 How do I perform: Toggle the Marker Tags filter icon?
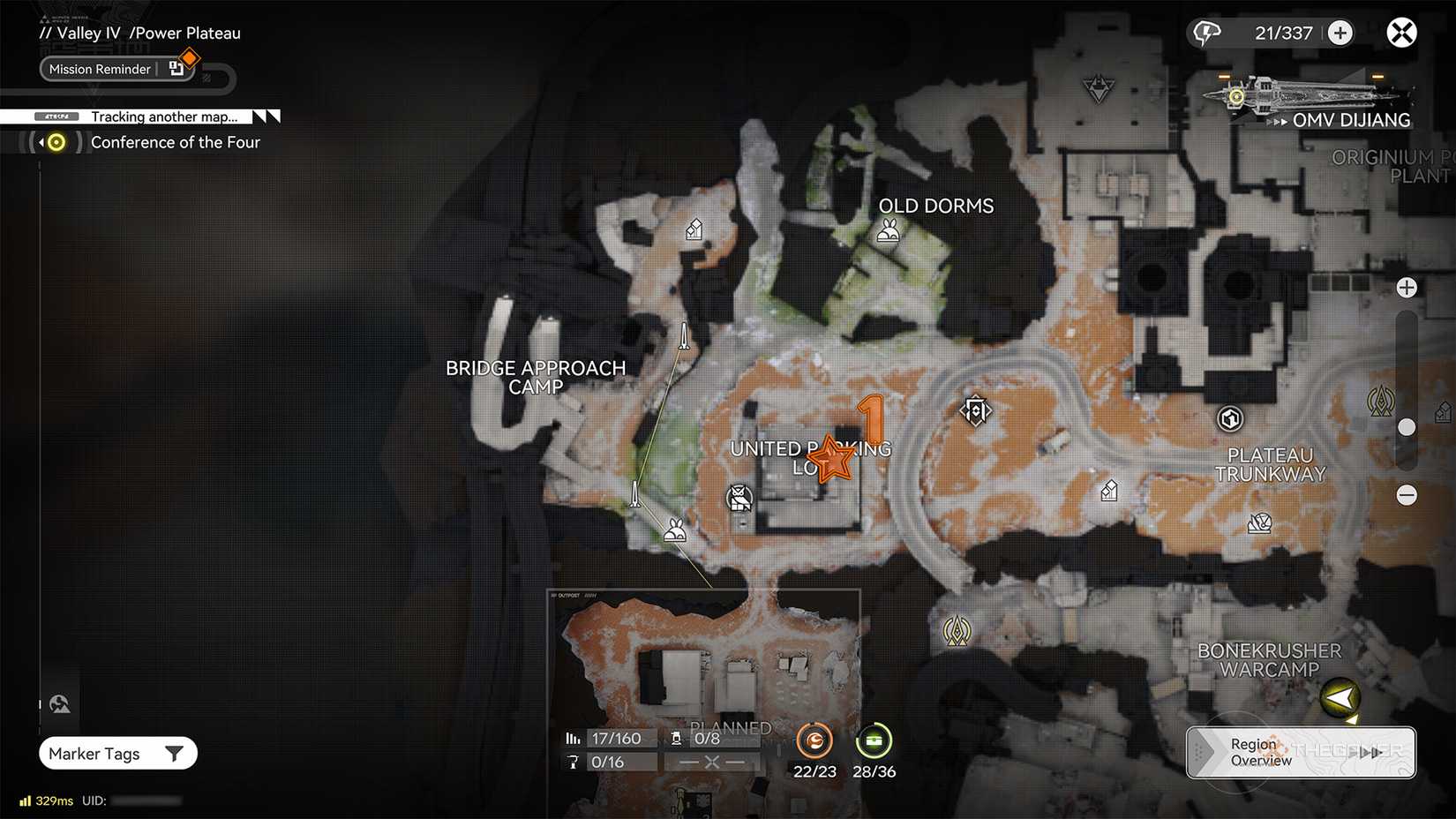(173, 753)
